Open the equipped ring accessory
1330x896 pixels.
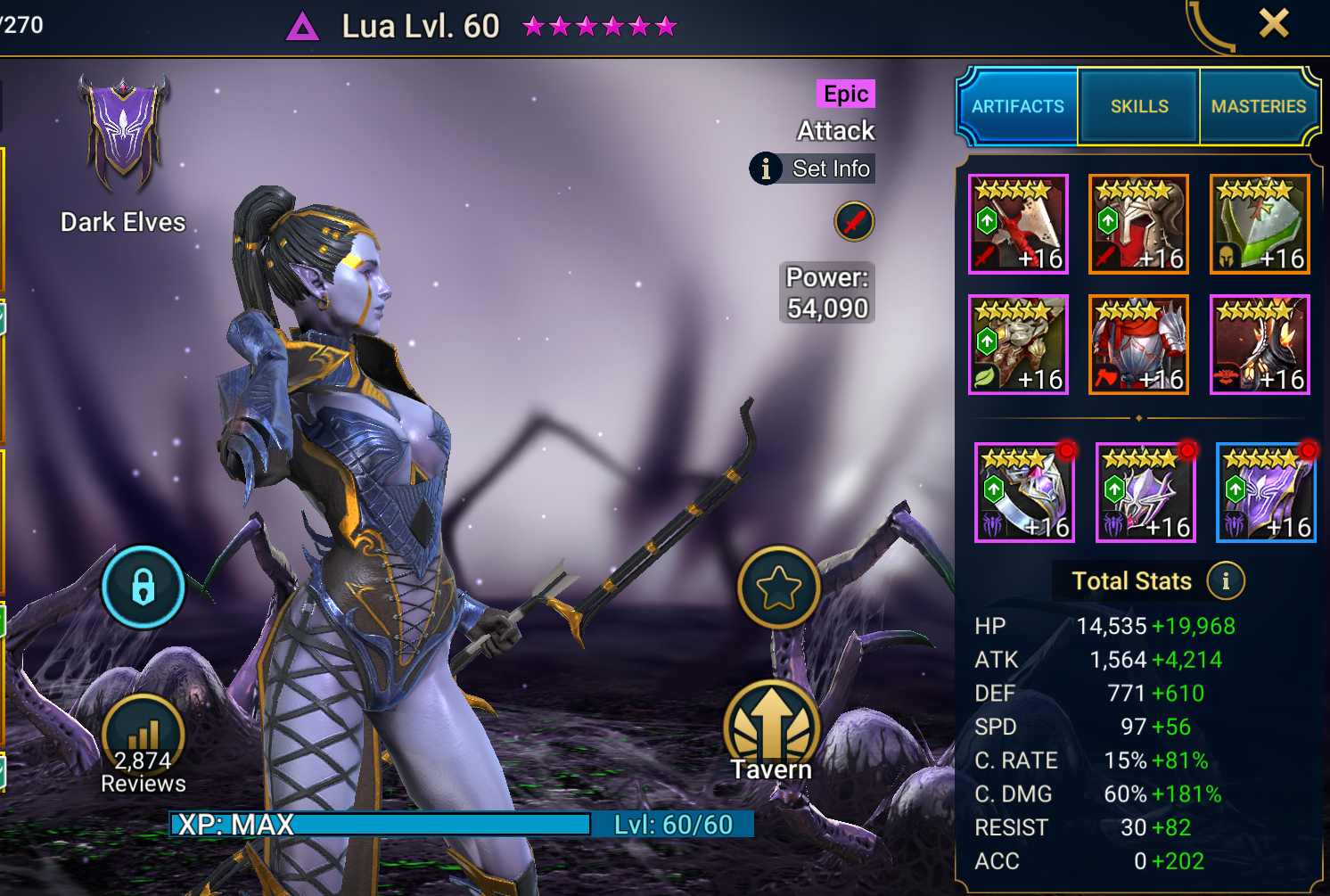point(1024,491)
